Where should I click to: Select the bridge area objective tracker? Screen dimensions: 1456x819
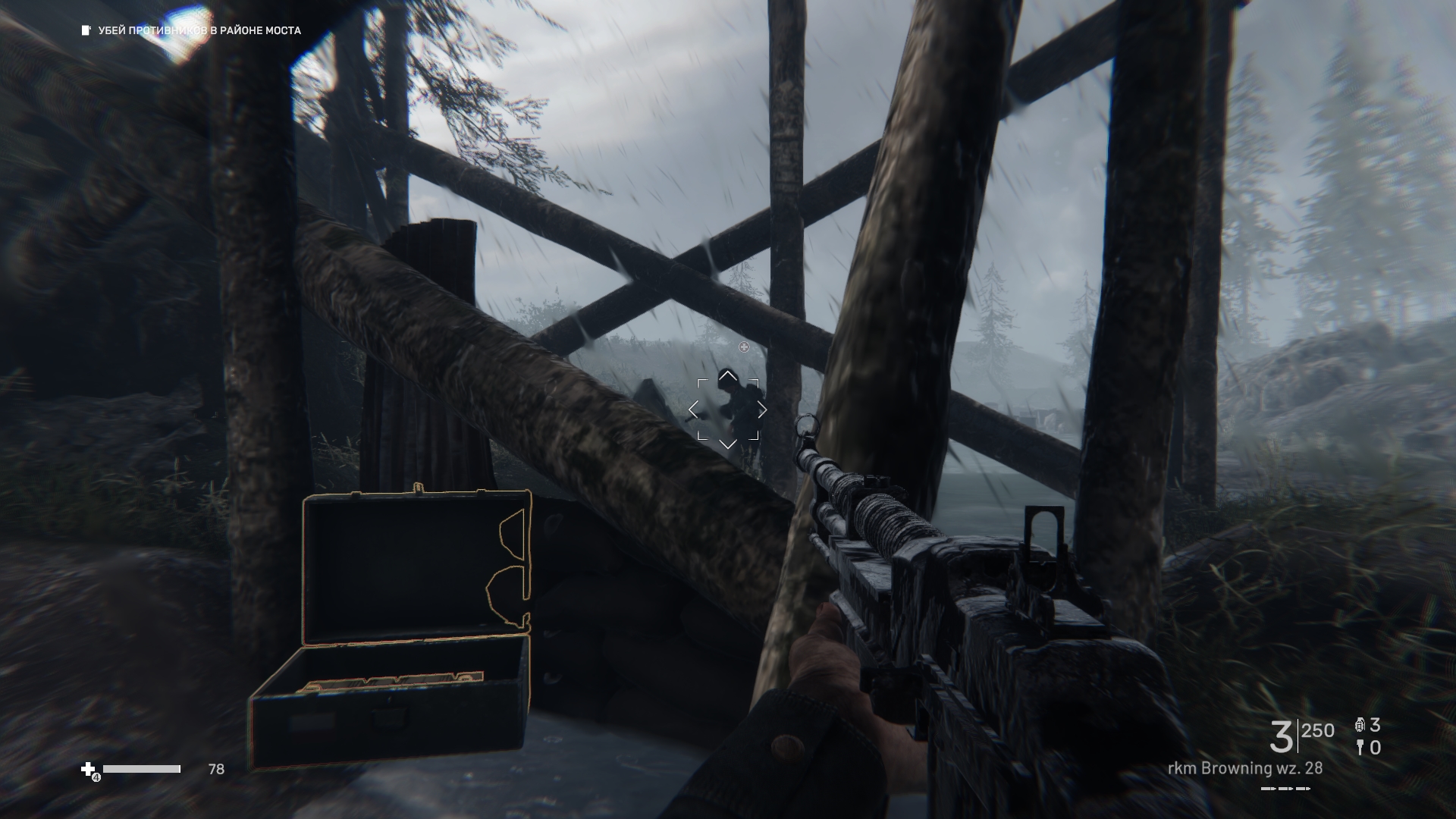tap(192, 30)
